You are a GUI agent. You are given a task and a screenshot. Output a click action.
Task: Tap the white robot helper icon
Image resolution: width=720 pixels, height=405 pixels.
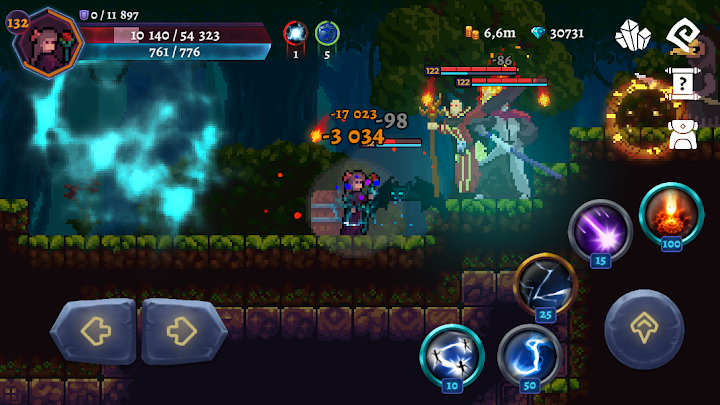[x=683, y=134]
